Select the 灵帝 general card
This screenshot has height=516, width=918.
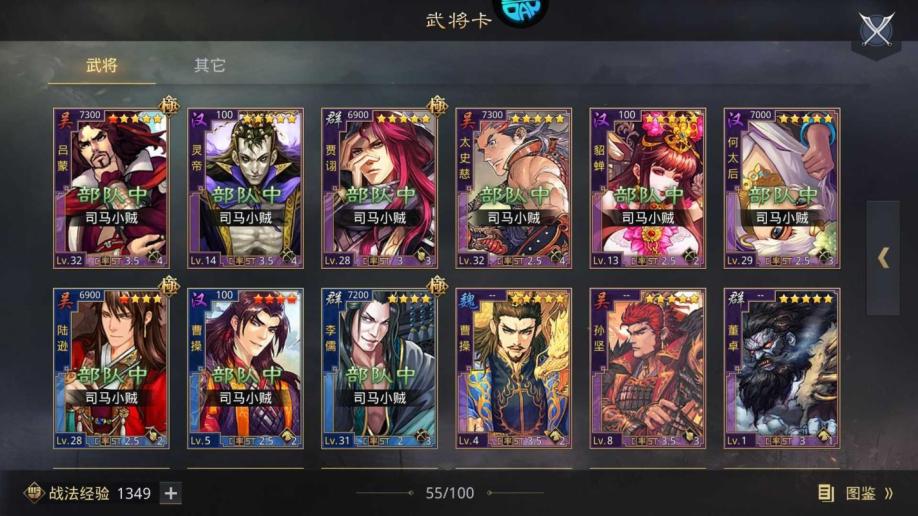(x=245, y=188)
